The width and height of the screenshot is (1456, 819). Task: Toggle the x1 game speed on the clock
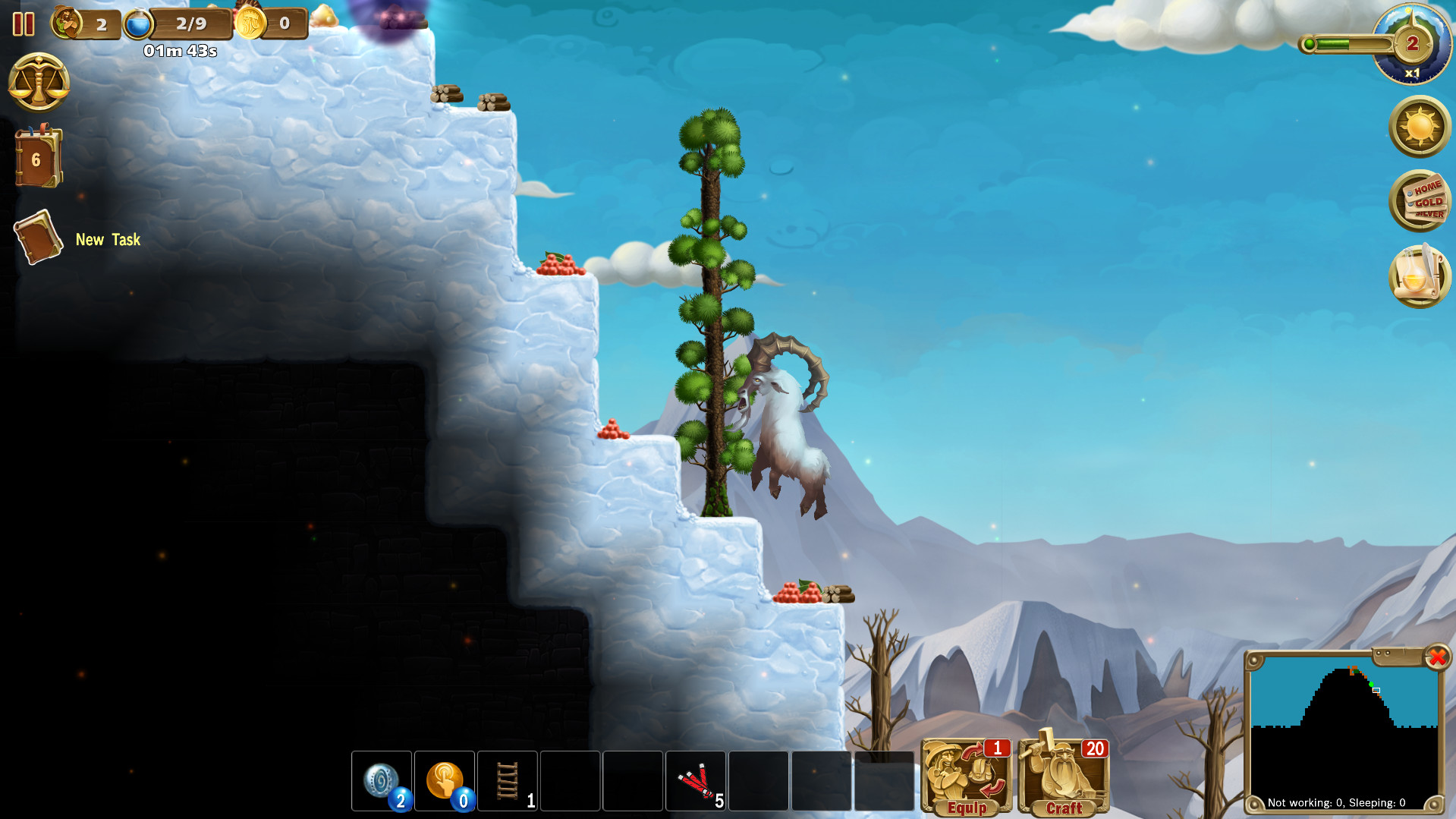(1410, 71)
